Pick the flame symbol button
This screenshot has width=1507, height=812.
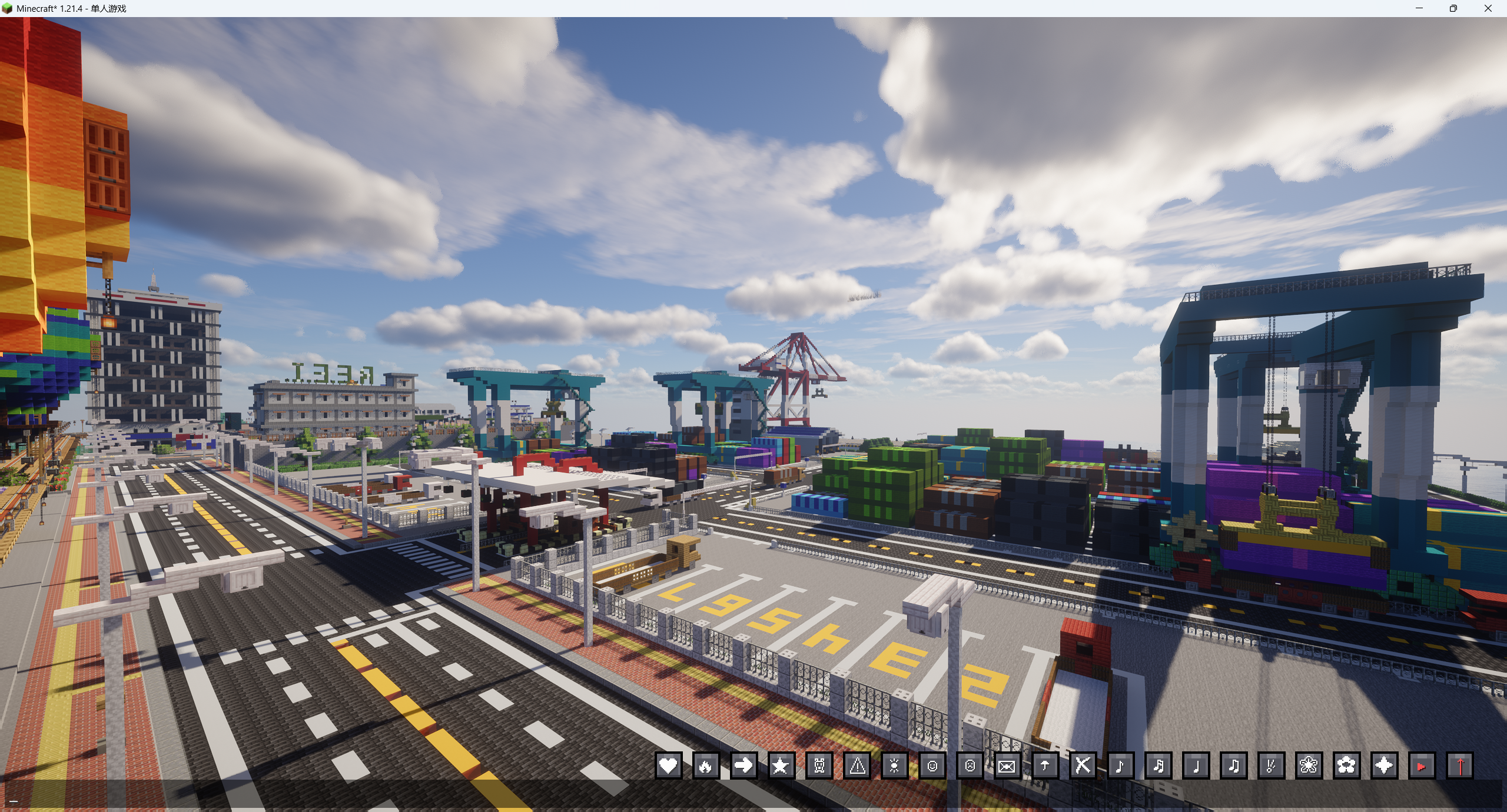coord(706,766)
